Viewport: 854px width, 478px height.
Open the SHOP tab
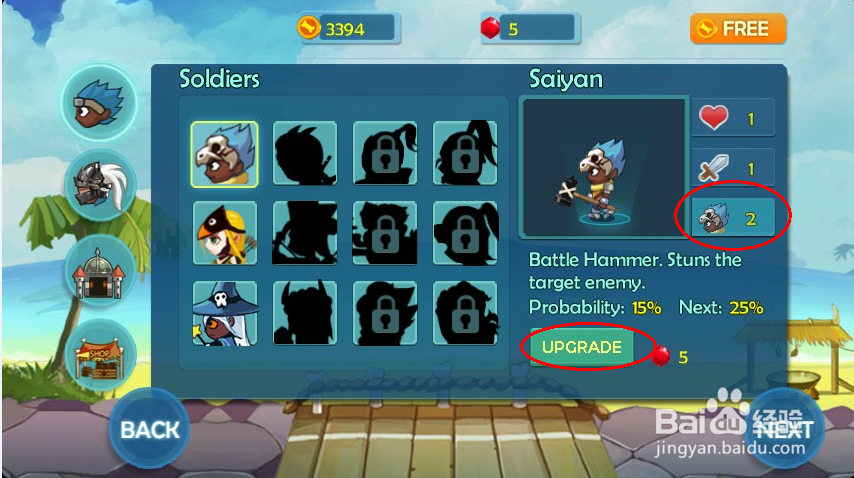[99, 353]
